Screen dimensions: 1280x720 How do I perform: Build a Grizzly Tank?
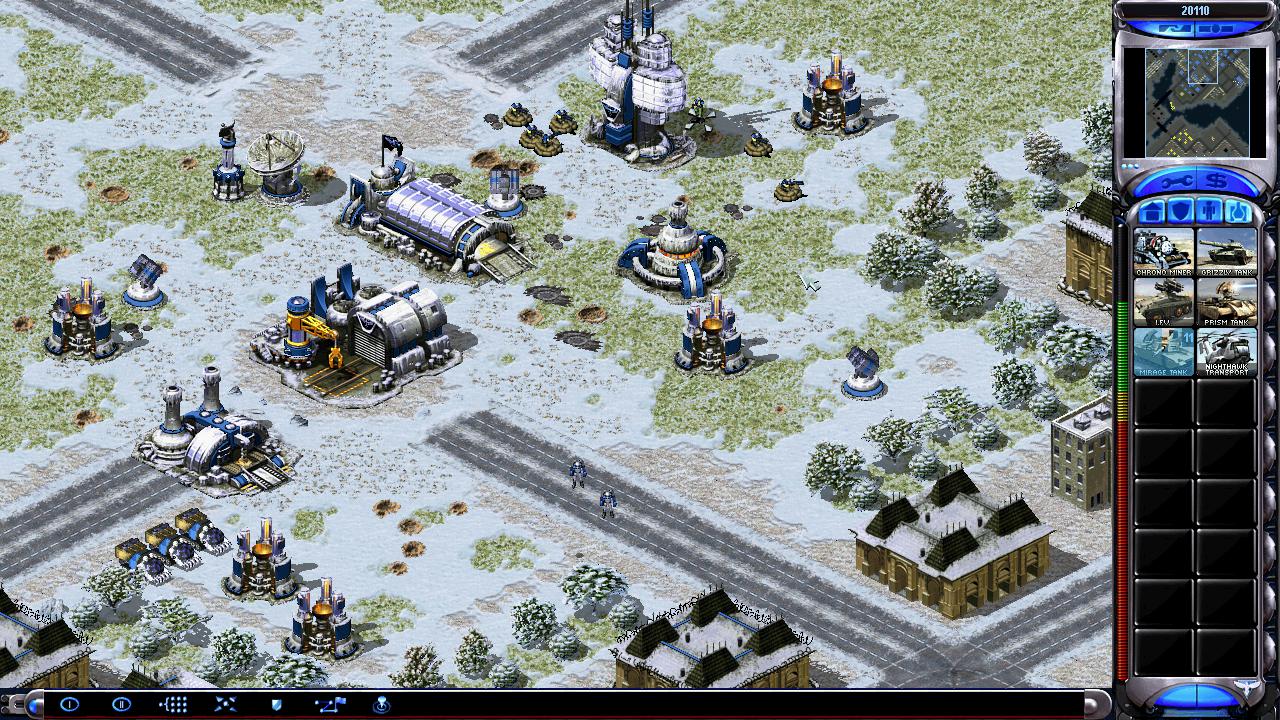[x=1226, y=252]
